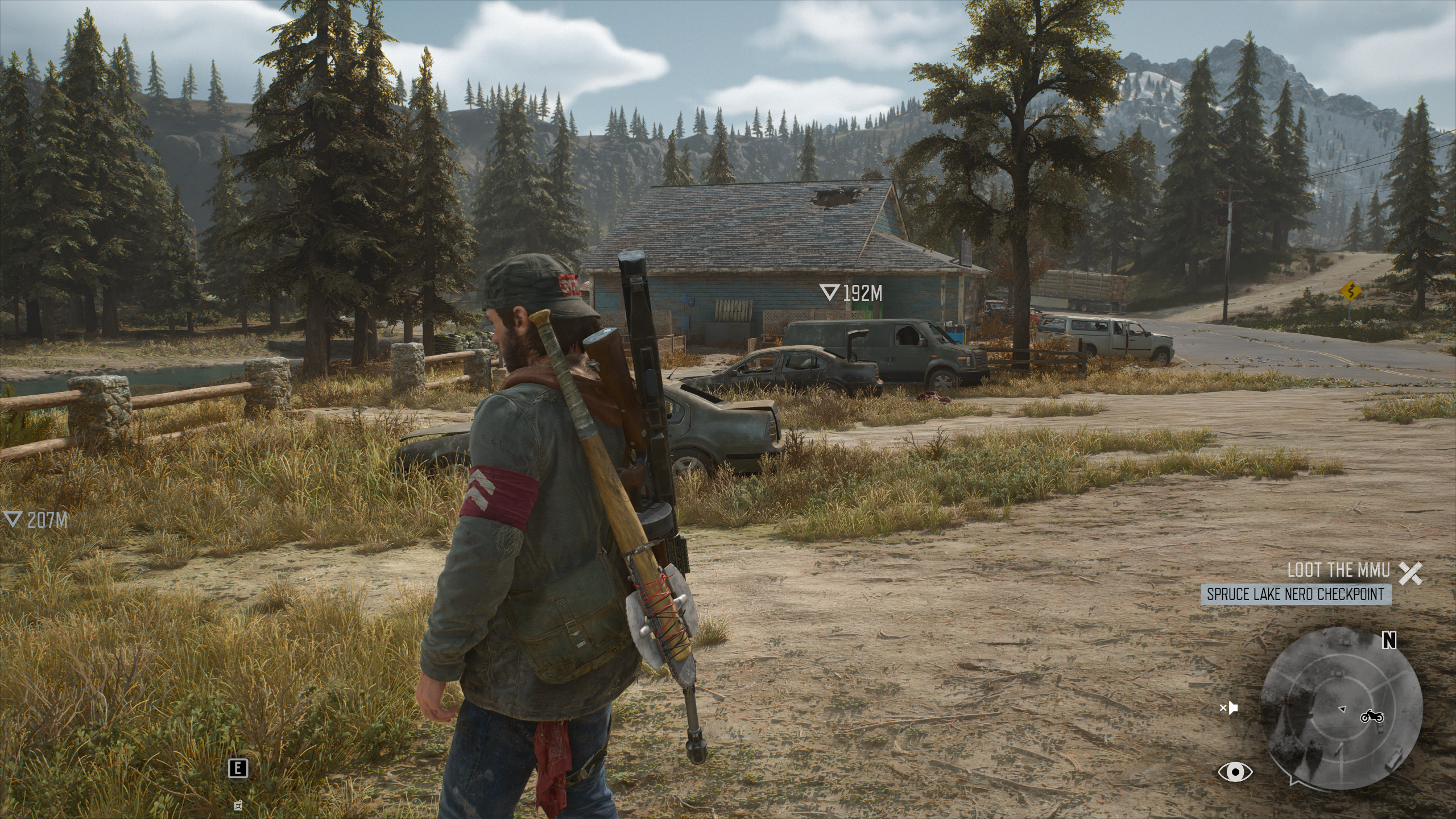Click the gas can icon
This screenshot has height=819, width=1456.
click(238, 805)
